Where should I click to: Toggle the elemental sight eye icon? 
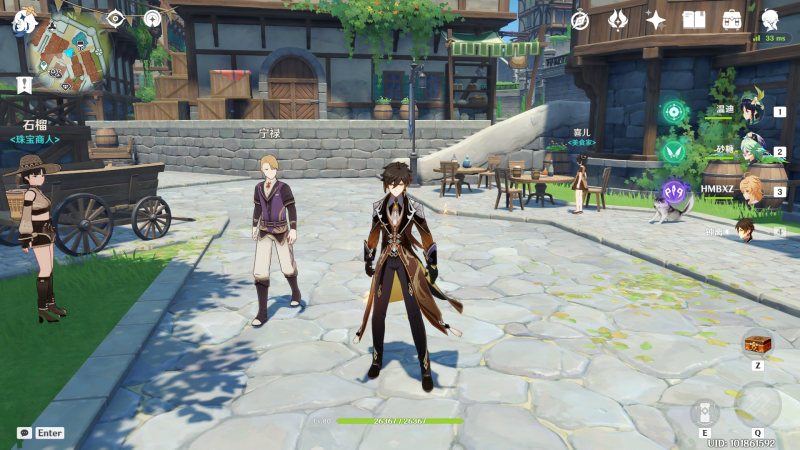[115, 18]
